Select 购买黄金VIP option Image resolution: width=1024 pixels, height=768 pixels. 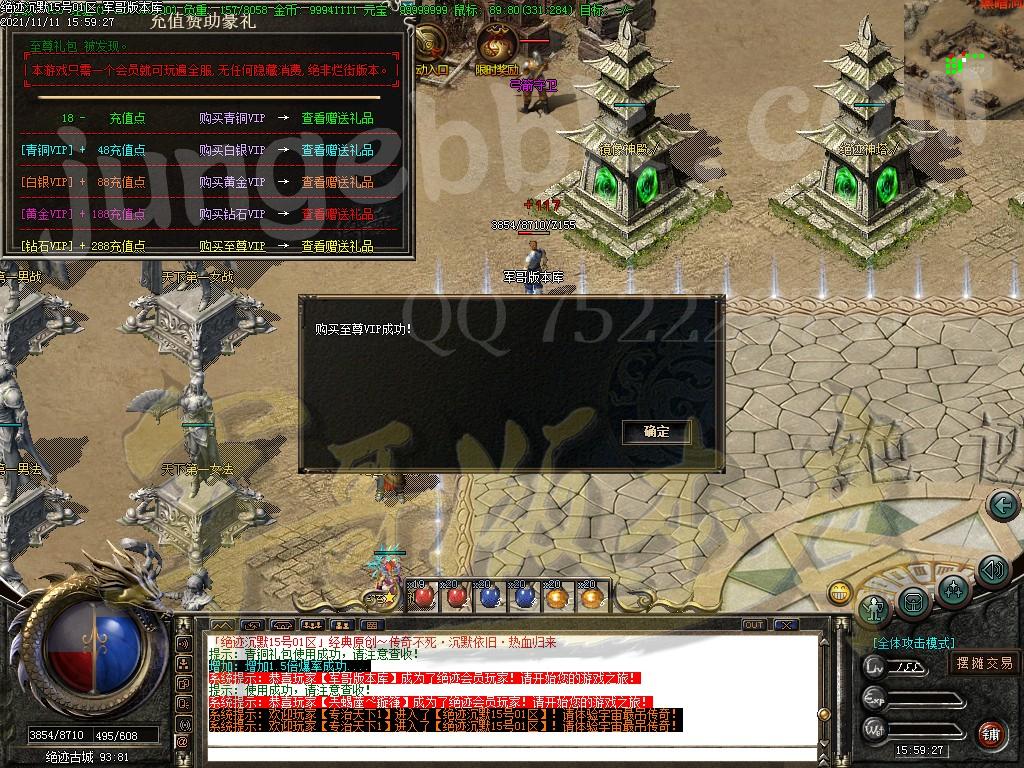pyautogui.click(x=232, y=182)
